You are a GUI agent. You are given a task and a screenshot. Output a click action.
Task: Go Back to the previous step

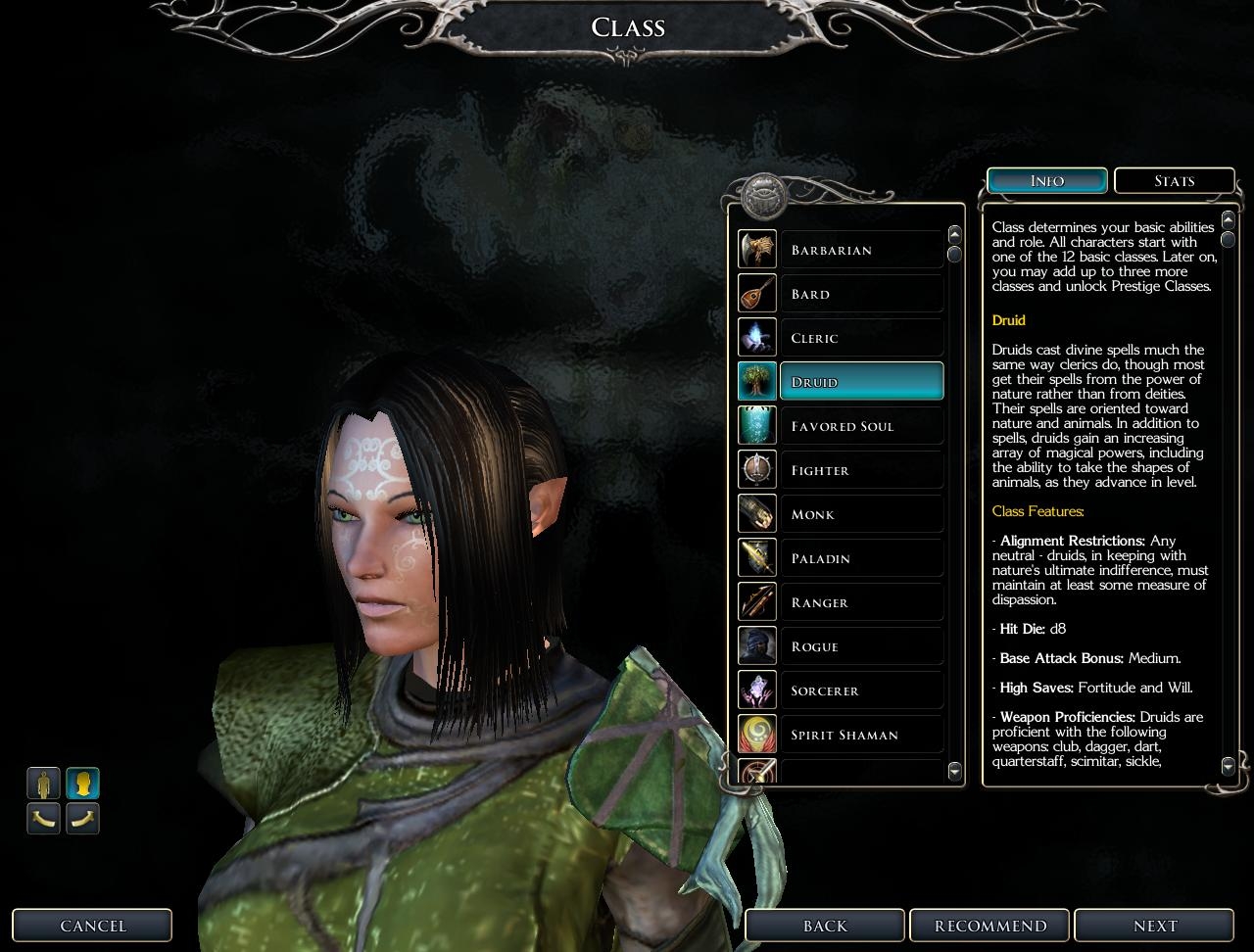click(x=825, y=926)
